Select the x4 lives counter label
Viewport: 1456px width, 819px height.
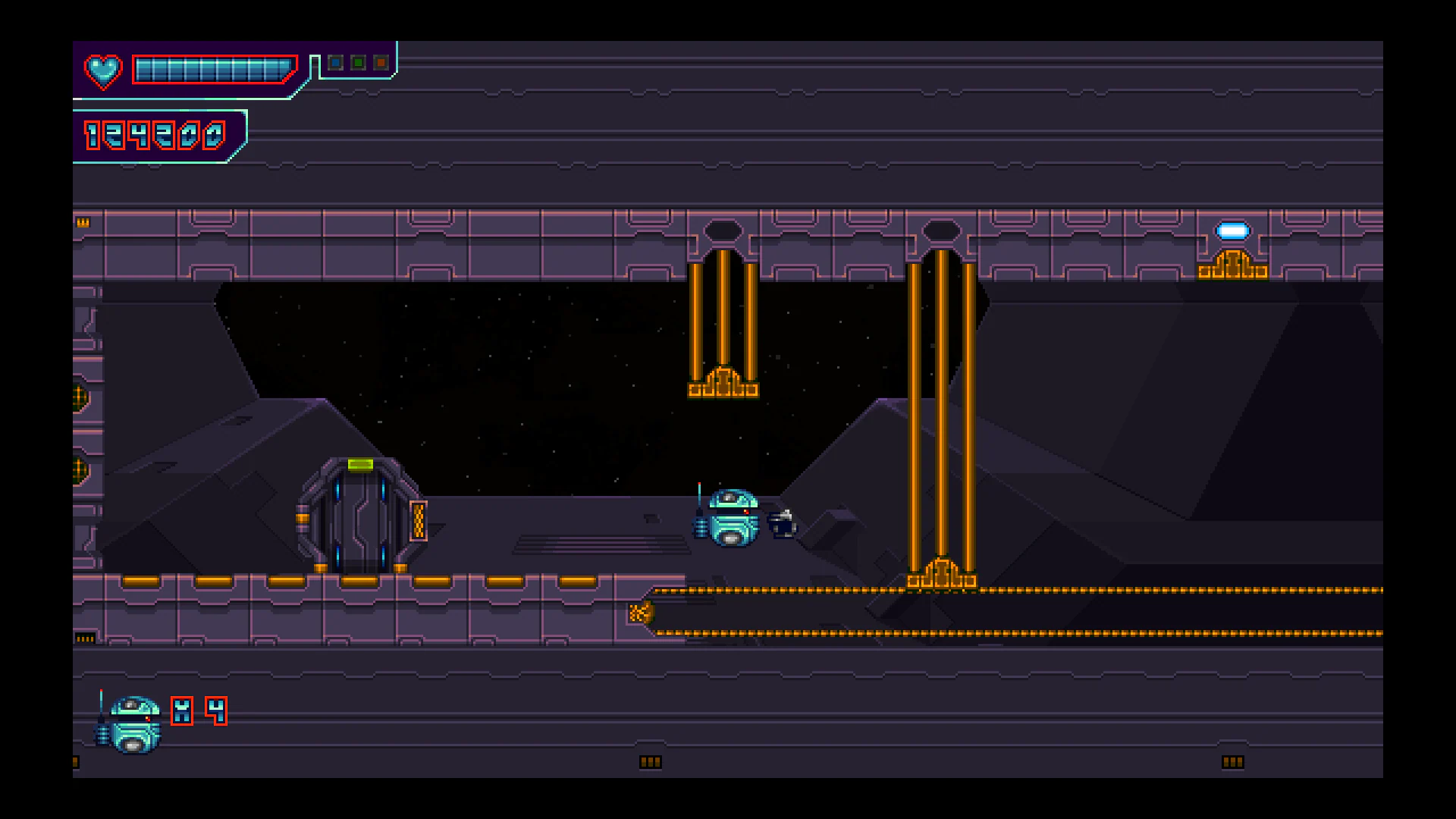[x=199, y=711]
